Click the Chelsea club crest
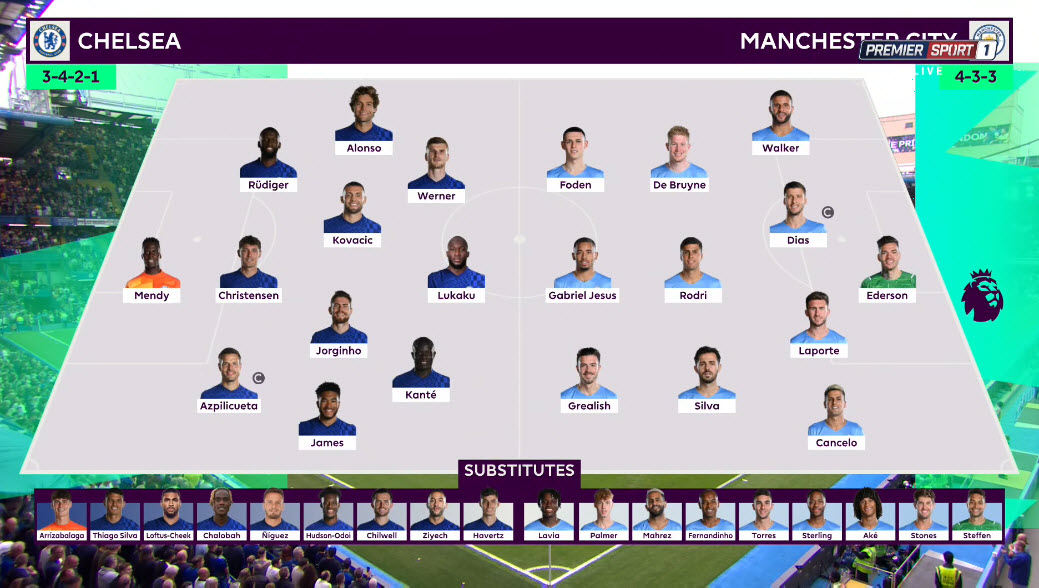Screen dimensions: 1039x588 coord(50,41)
